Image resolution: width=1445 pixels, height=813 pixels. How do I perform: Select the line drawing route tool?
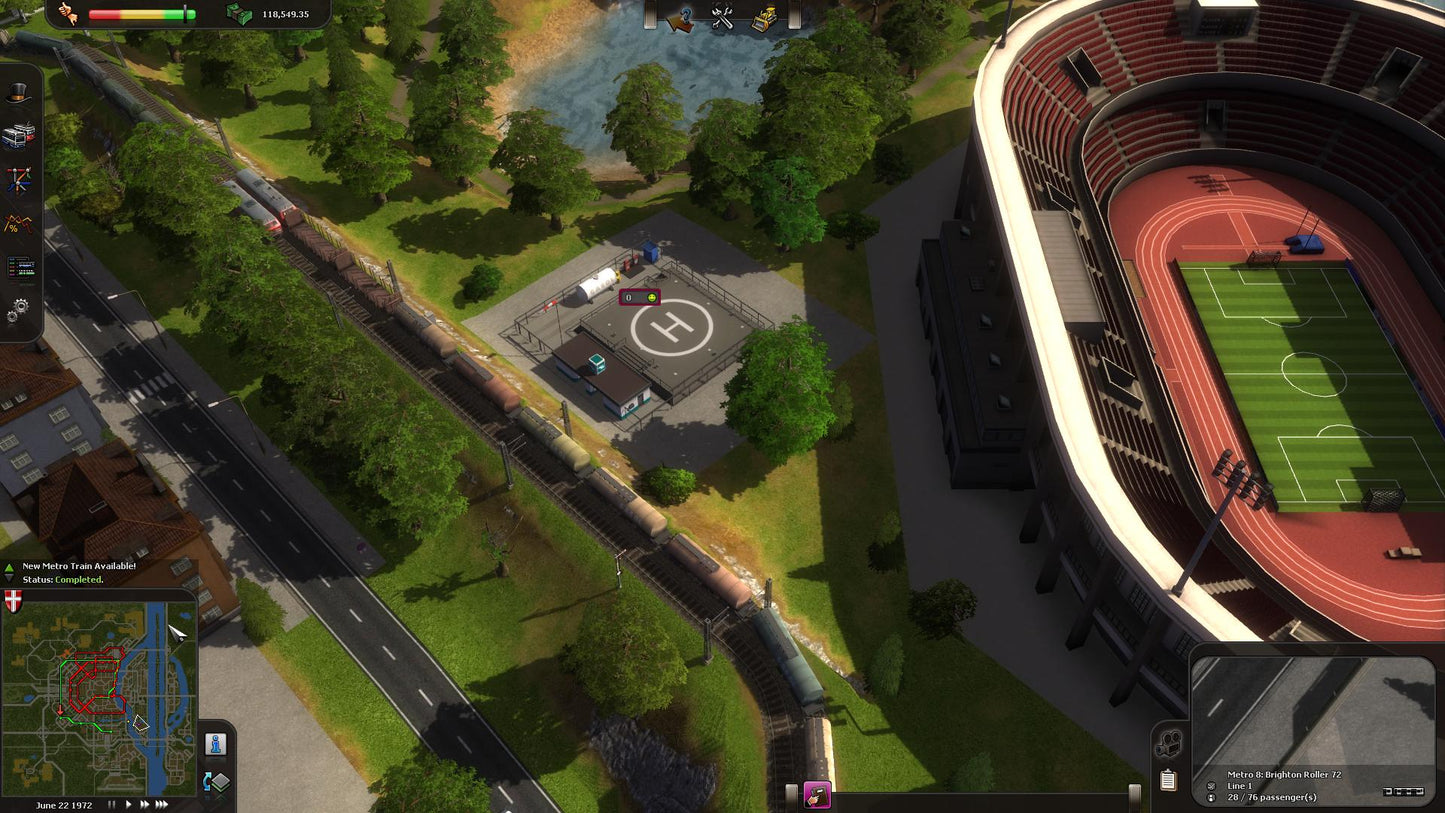point(17,180)
